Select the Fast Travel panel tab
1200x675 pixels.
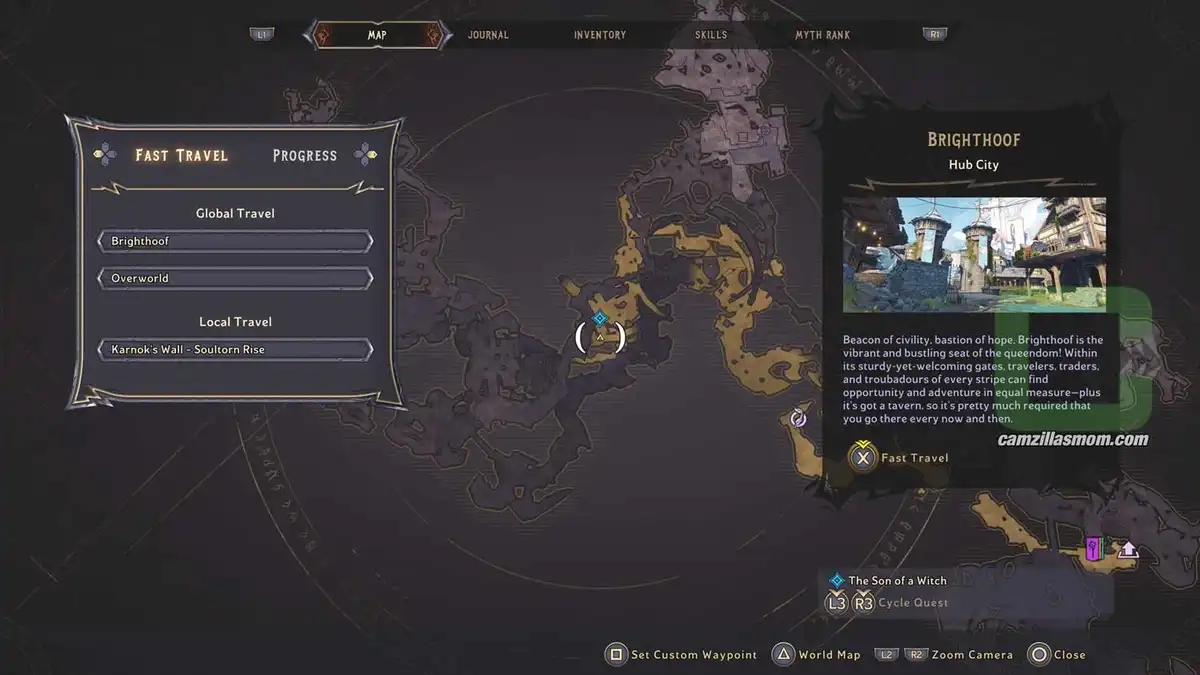[x=182, y=155]
